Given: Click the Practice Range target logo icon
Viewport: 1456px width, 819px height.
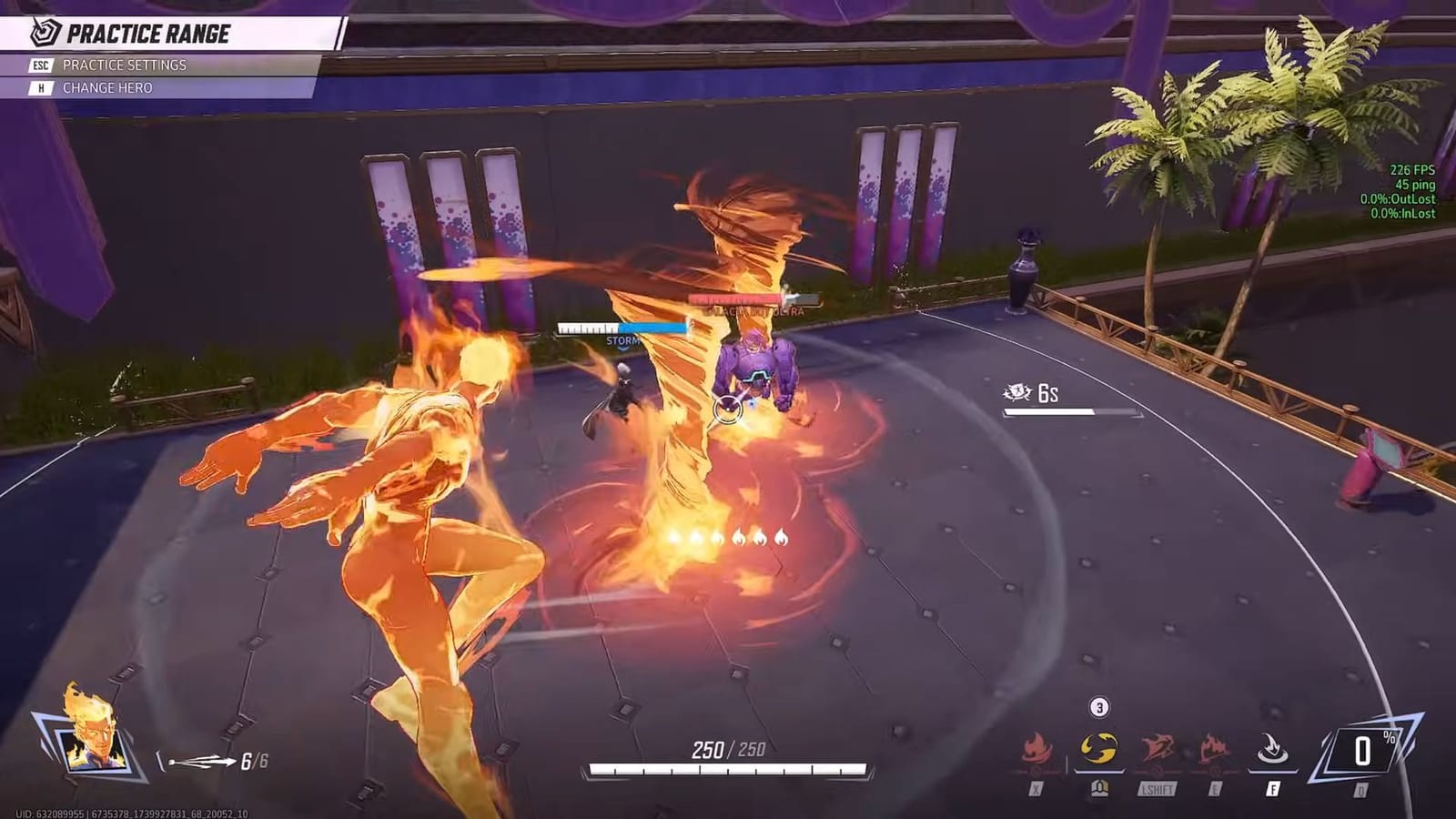Looking at the screenshot, I should (45, 32).
